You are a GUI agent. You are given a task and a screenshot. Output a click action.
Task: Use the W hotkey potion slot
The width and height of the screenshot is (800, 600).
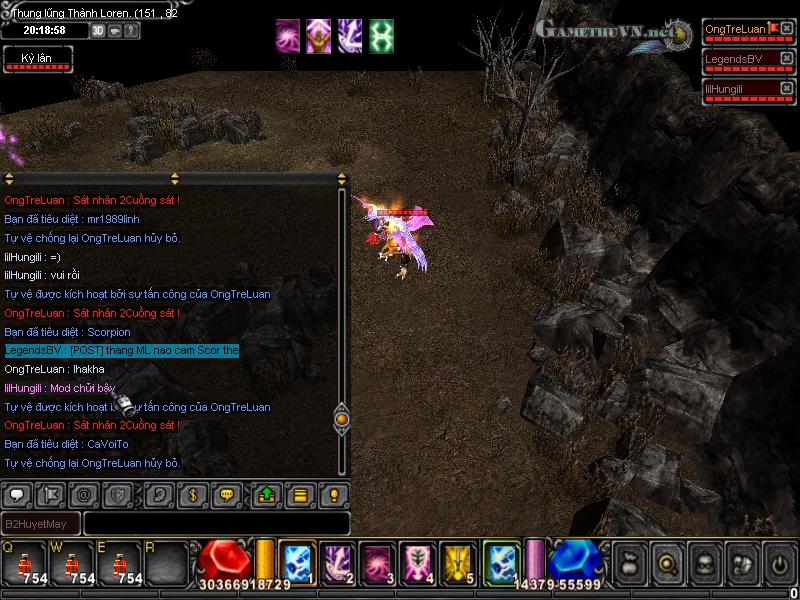click(x=72, y=566)
